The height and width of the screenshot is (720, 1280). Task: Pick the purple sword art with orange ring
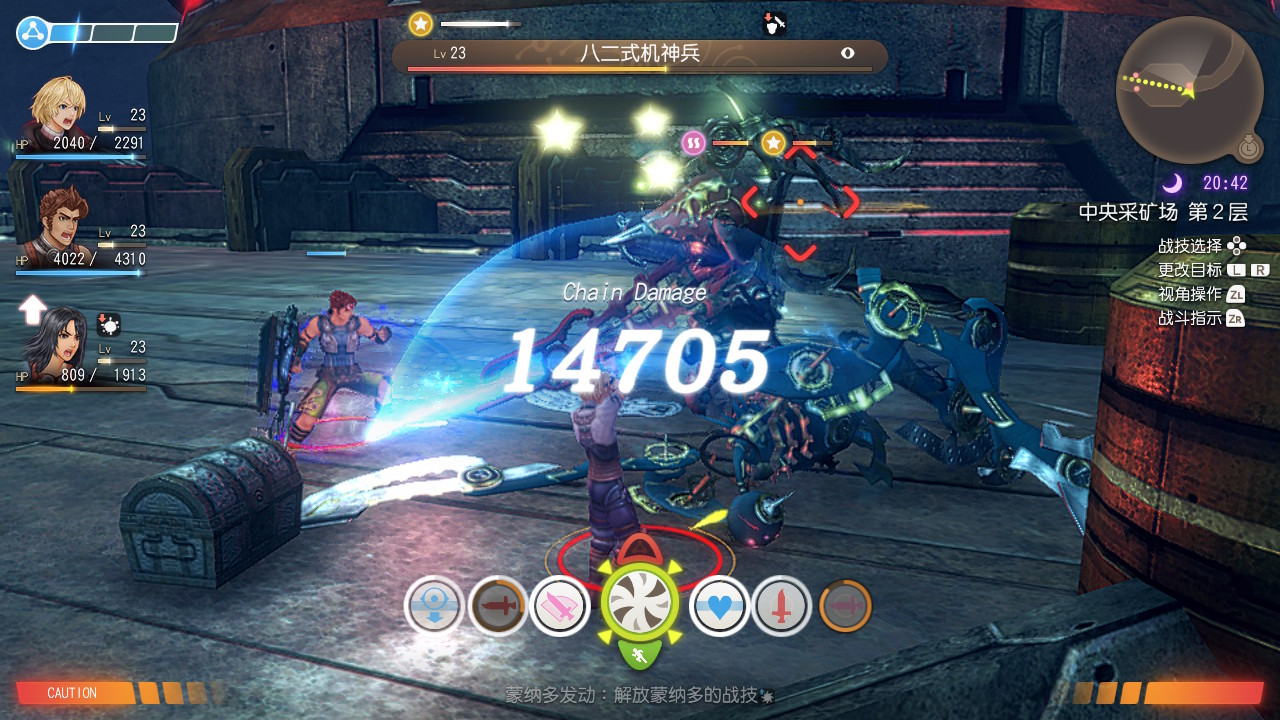coord(845,606)
